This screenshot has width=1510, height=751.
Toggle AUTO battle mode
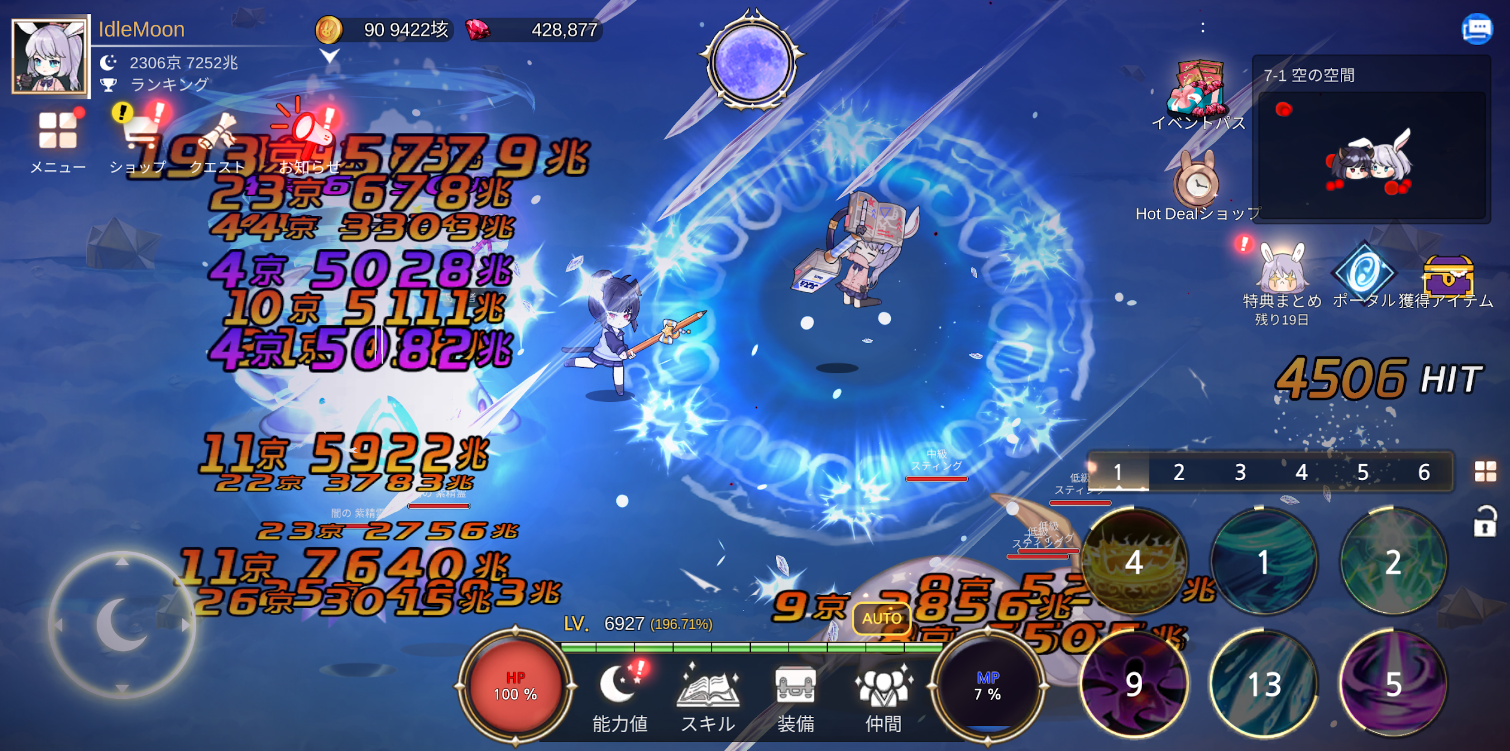[881, 619]
